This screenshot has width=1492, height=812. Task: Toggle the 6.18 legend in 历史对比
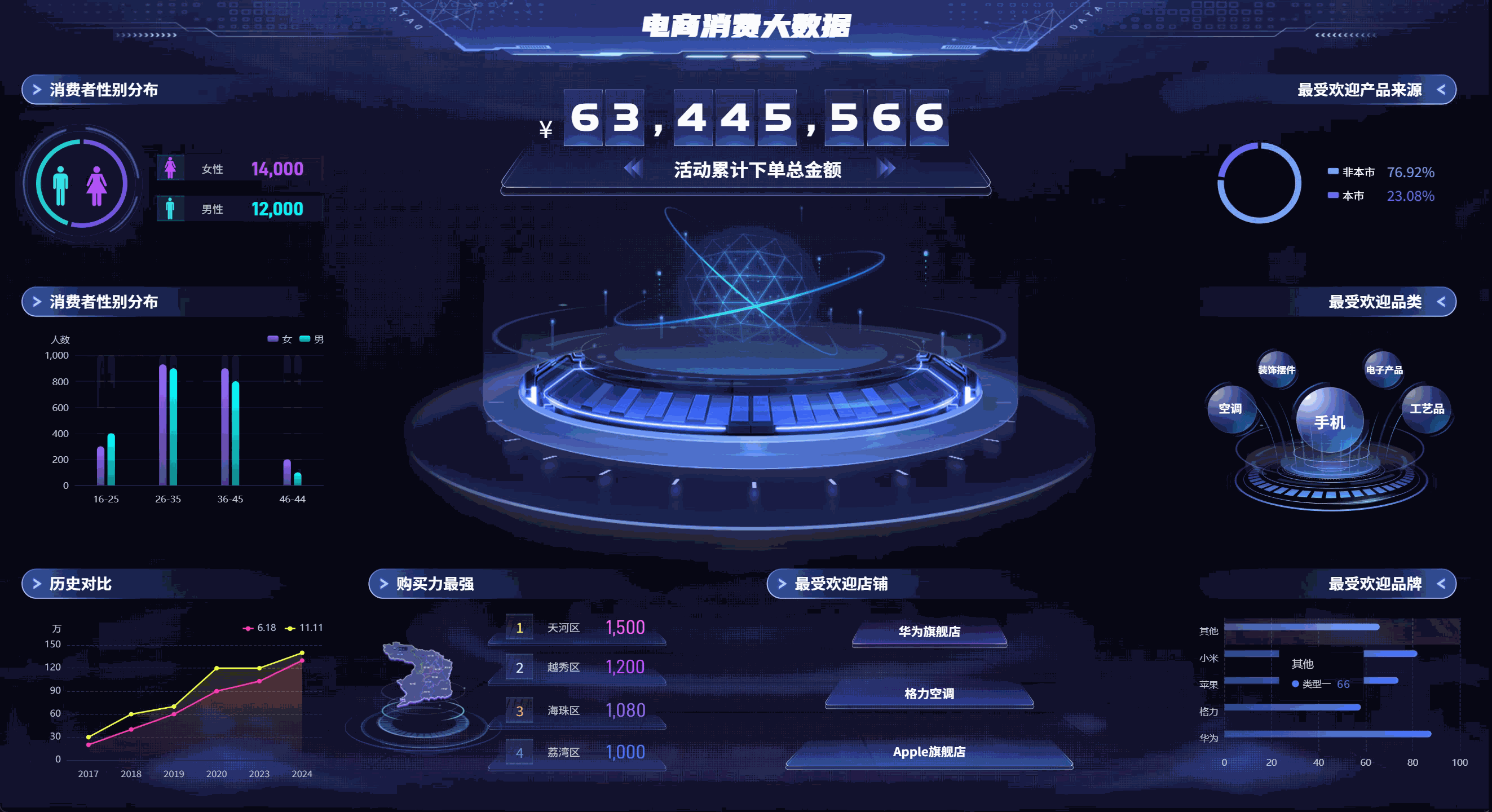point(257,628)
